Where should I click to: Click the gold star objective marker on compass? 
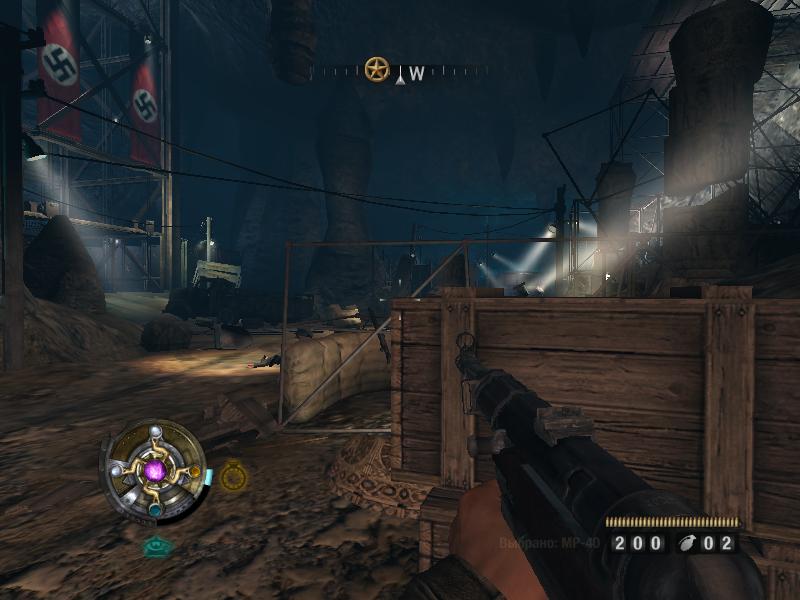pyautogui.click(x=376, y=70)
